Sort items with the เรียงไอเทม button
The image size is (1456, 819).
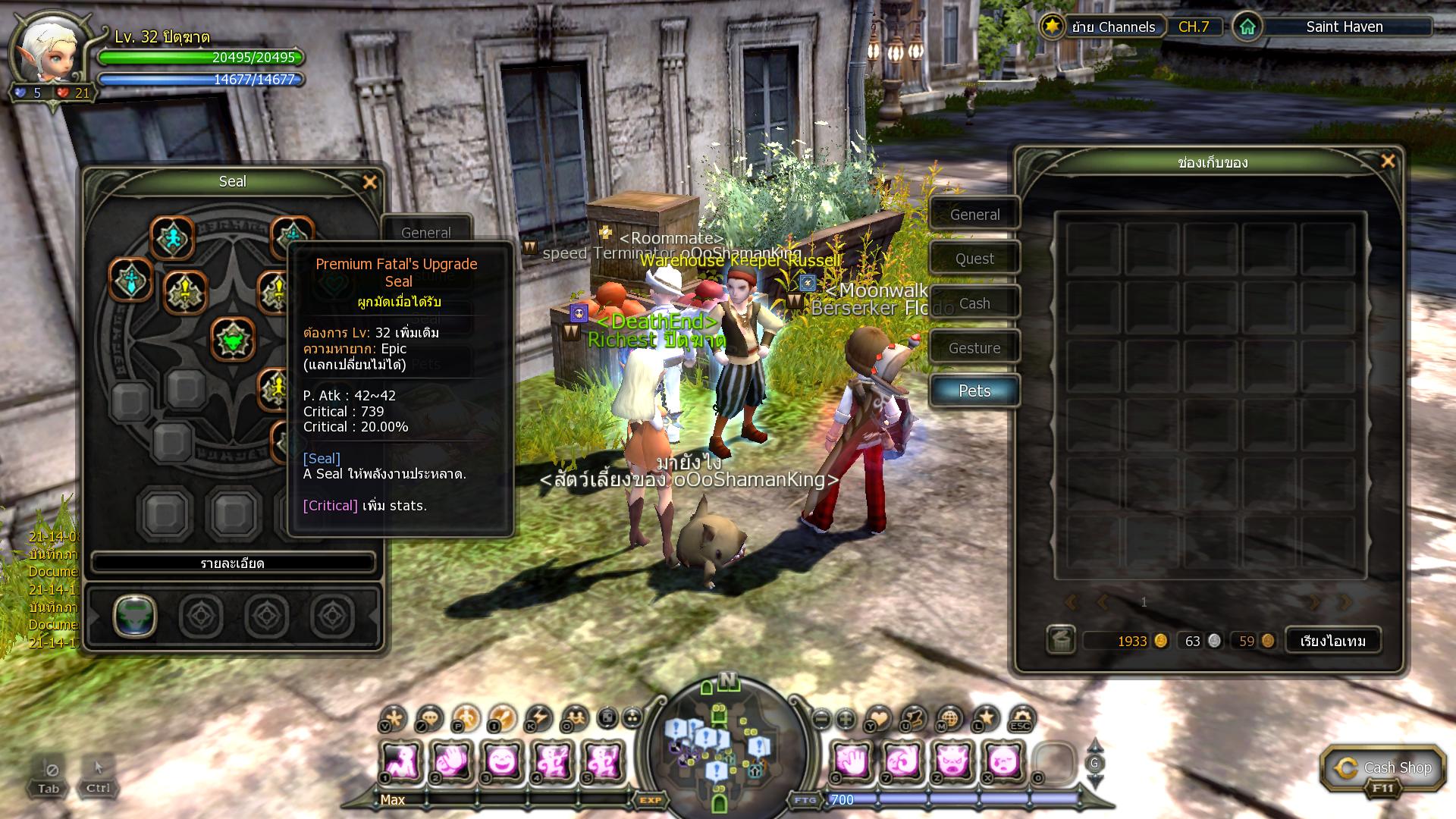click(1332, 641)
